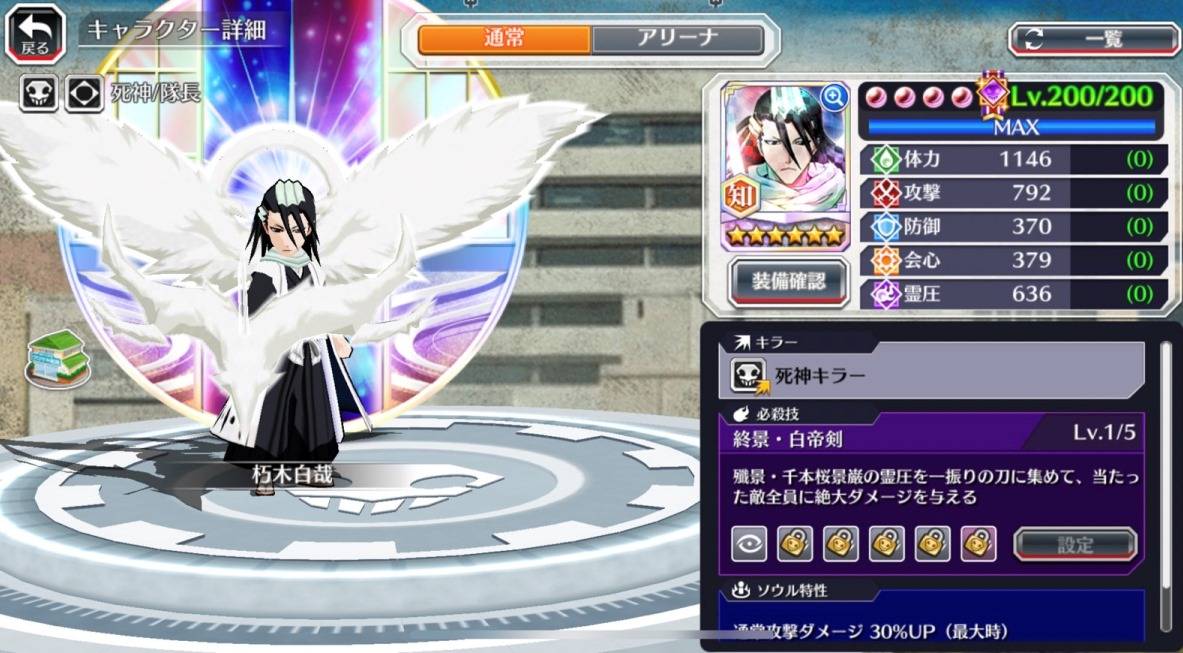
Task: Magnify the character portrait
Action: point(833,97)
